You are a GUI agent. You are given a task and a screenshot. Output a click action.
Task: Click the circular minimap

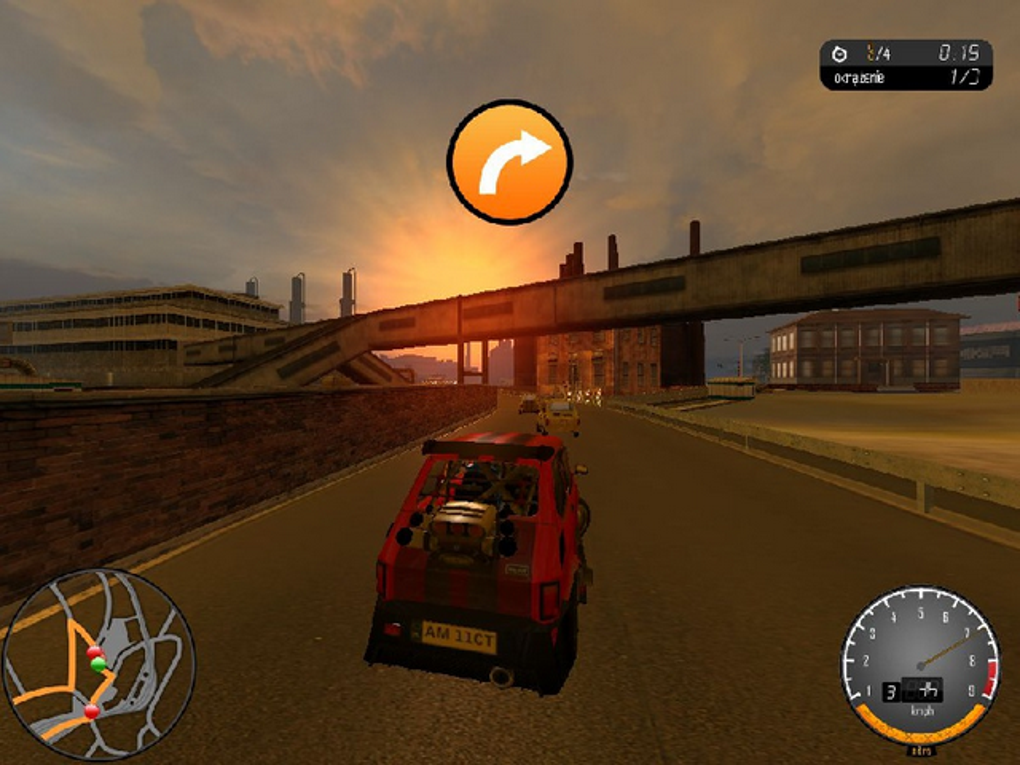(98, 664)
